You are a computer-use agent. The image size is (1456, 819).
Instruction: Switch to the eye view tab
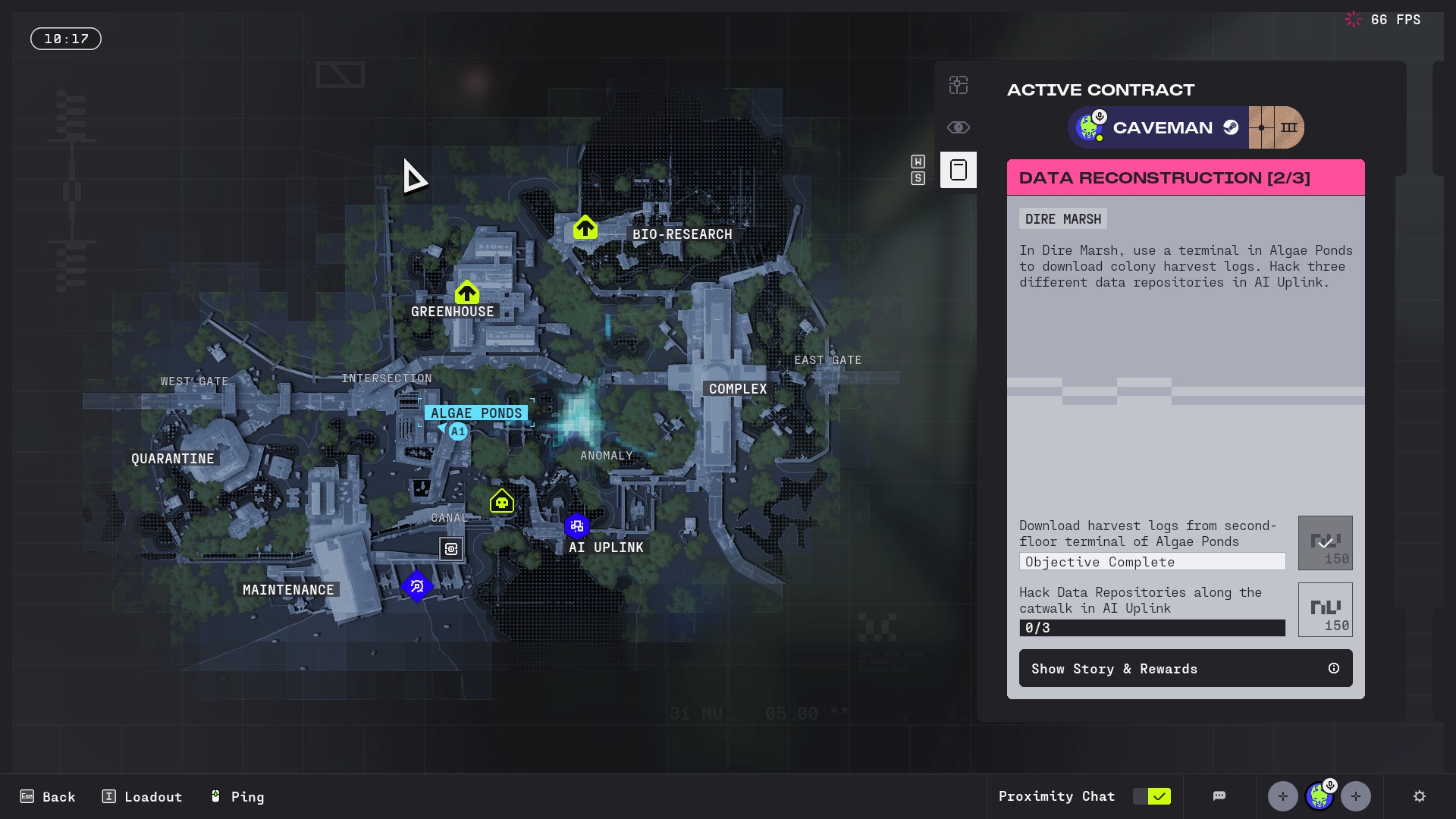click(x=959, y=127)
